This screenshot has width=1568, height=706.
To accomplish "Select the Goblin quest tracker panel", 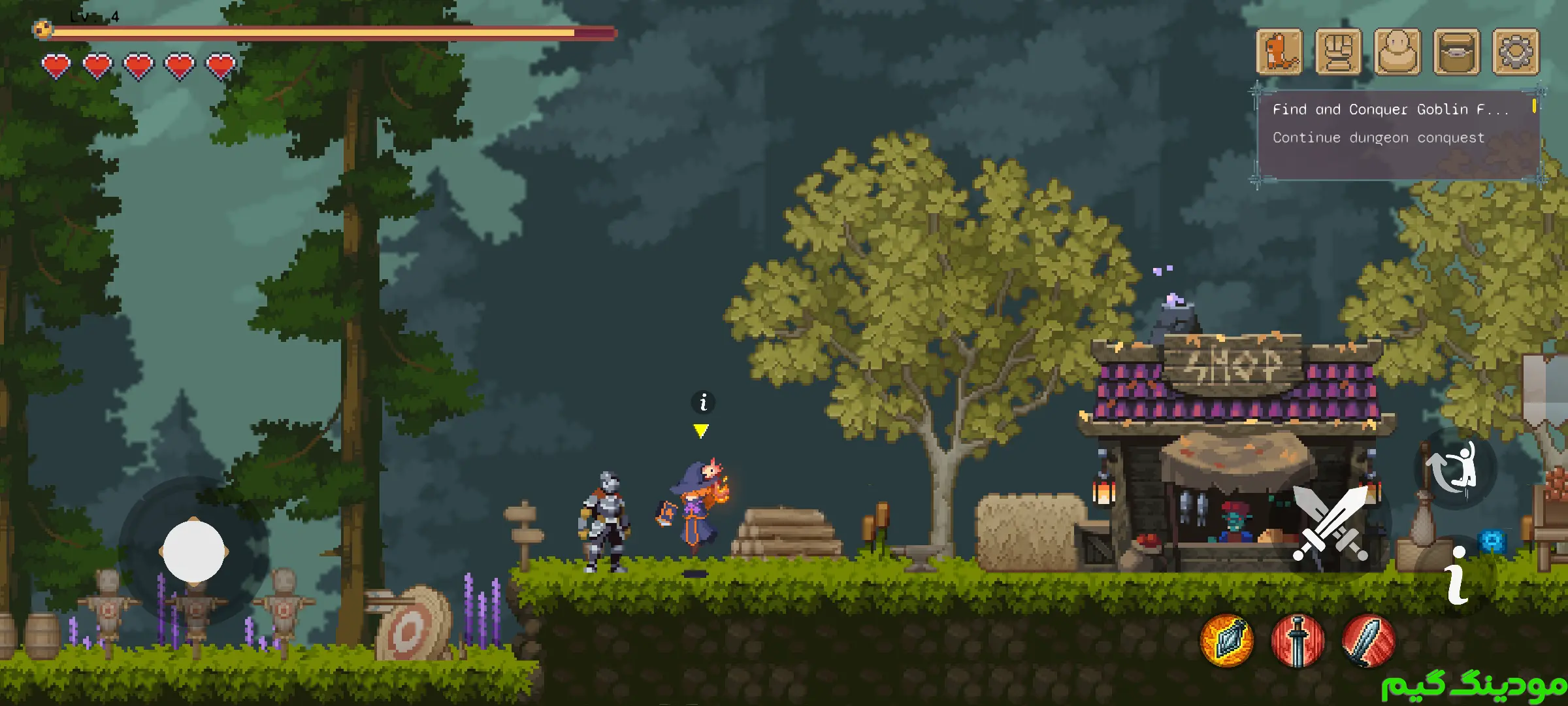I will point(1398,134).
